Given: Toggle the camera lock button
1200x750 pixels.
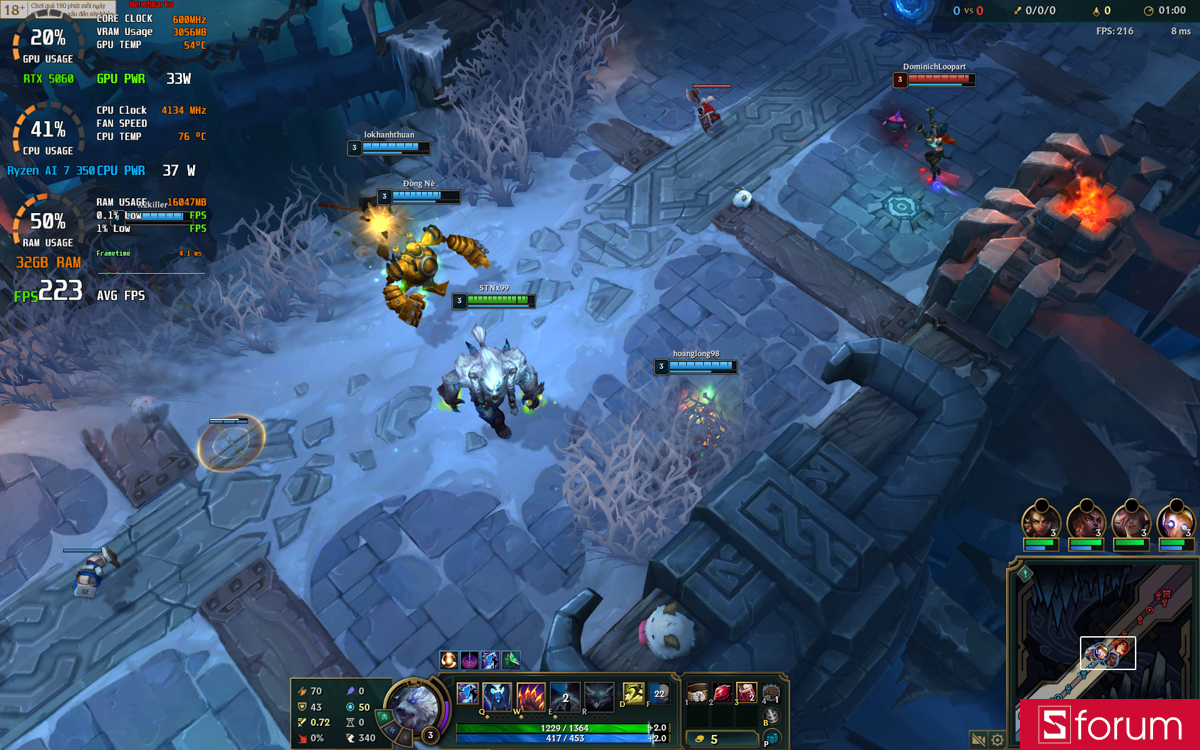Looking at the screenshot, I should (978, 740).
